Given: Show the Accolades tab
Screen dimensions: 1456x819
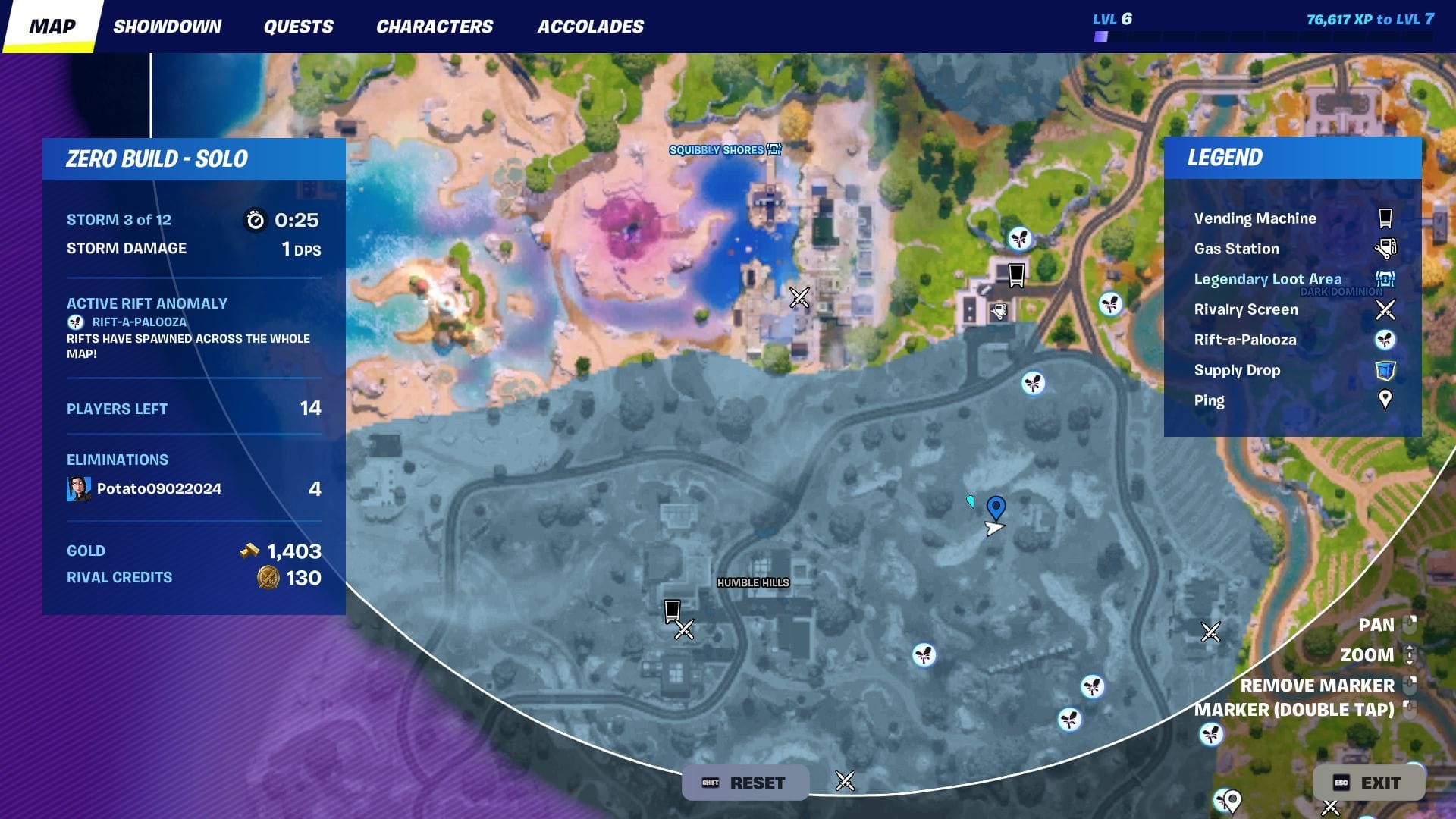Looking at the screenshot, I should 590,27.
